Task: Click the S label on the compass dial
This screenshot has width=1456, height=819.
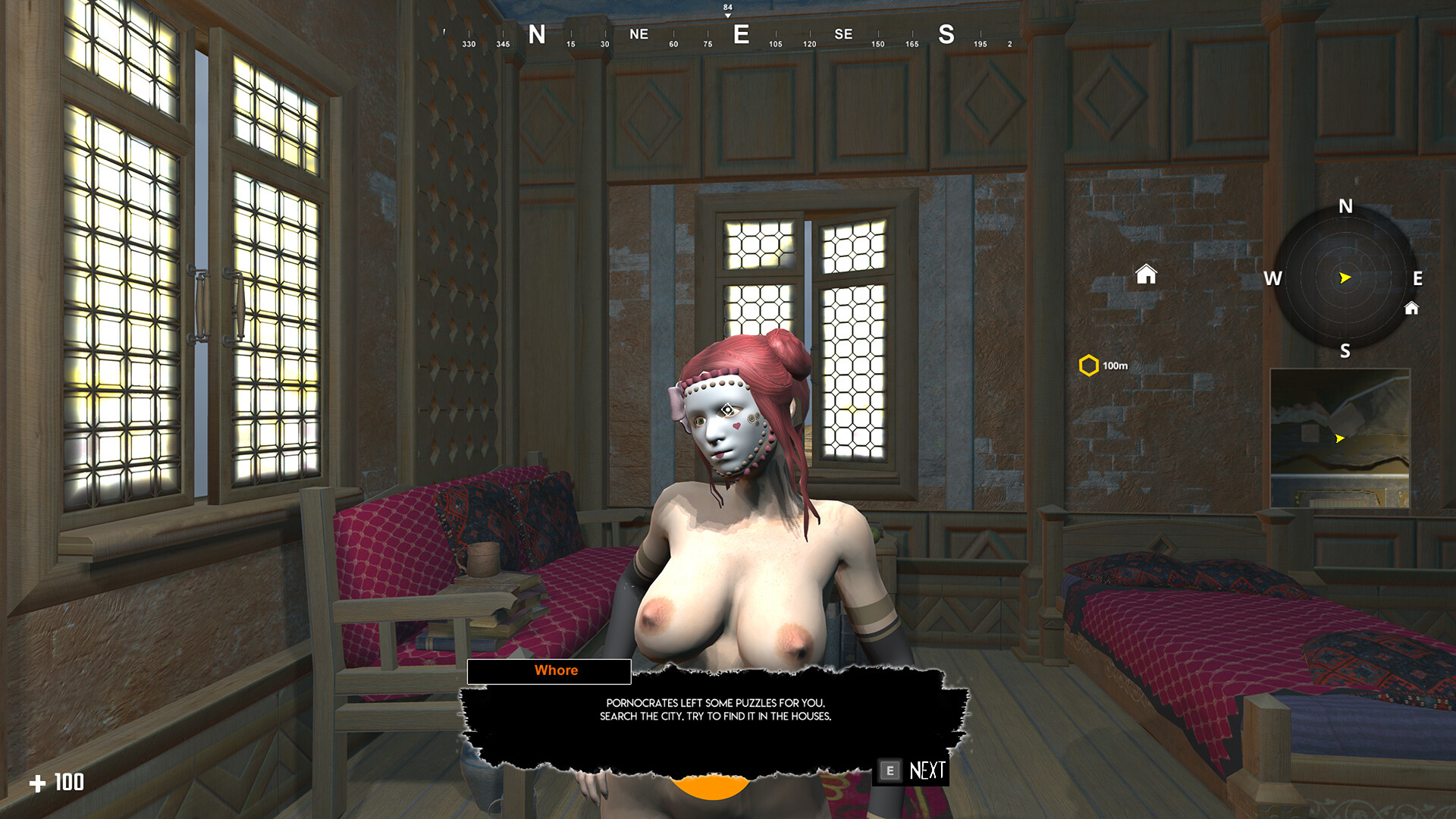Action: [x=1345, y=351]
